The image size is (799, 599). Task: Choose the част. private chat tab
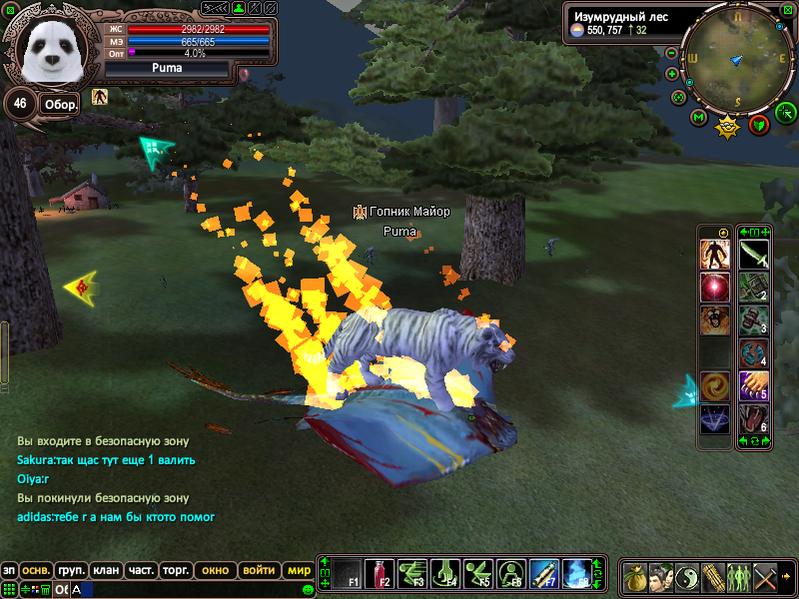click(141, 570)
